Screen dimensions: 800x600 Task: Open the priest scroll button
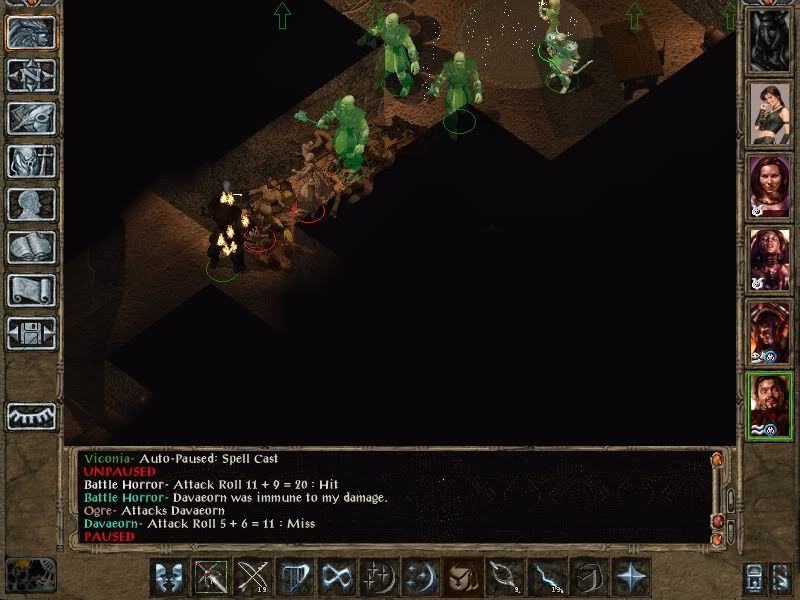(31, 290)
